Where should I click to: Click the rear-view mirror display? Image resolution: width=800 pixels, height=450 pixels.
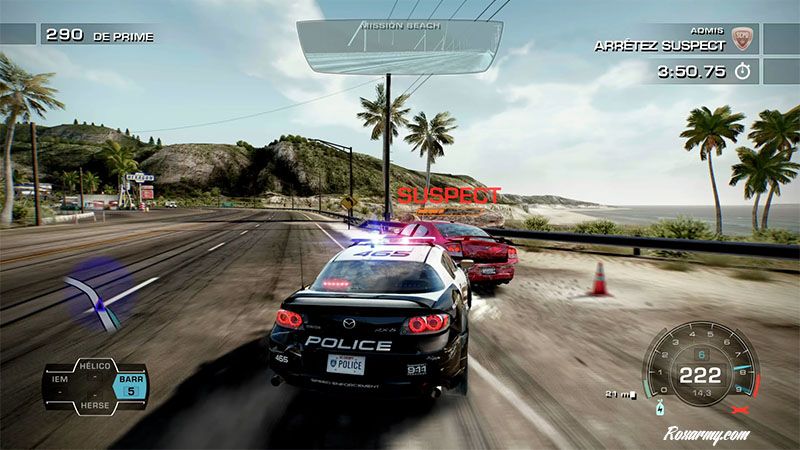[x=399, y=46]
